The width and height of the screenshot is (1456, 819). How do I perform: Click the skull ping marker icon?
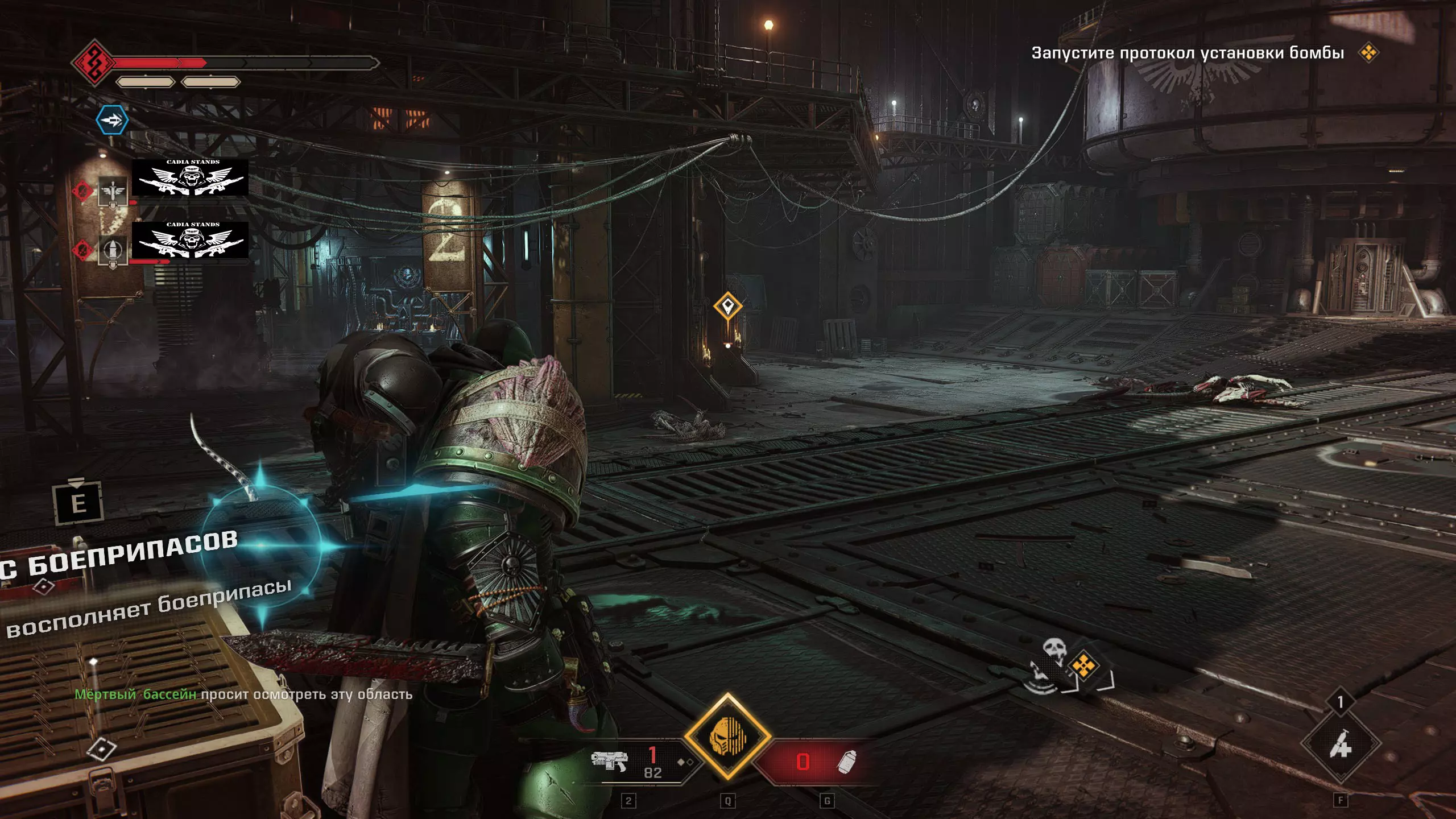[1054, 648]
